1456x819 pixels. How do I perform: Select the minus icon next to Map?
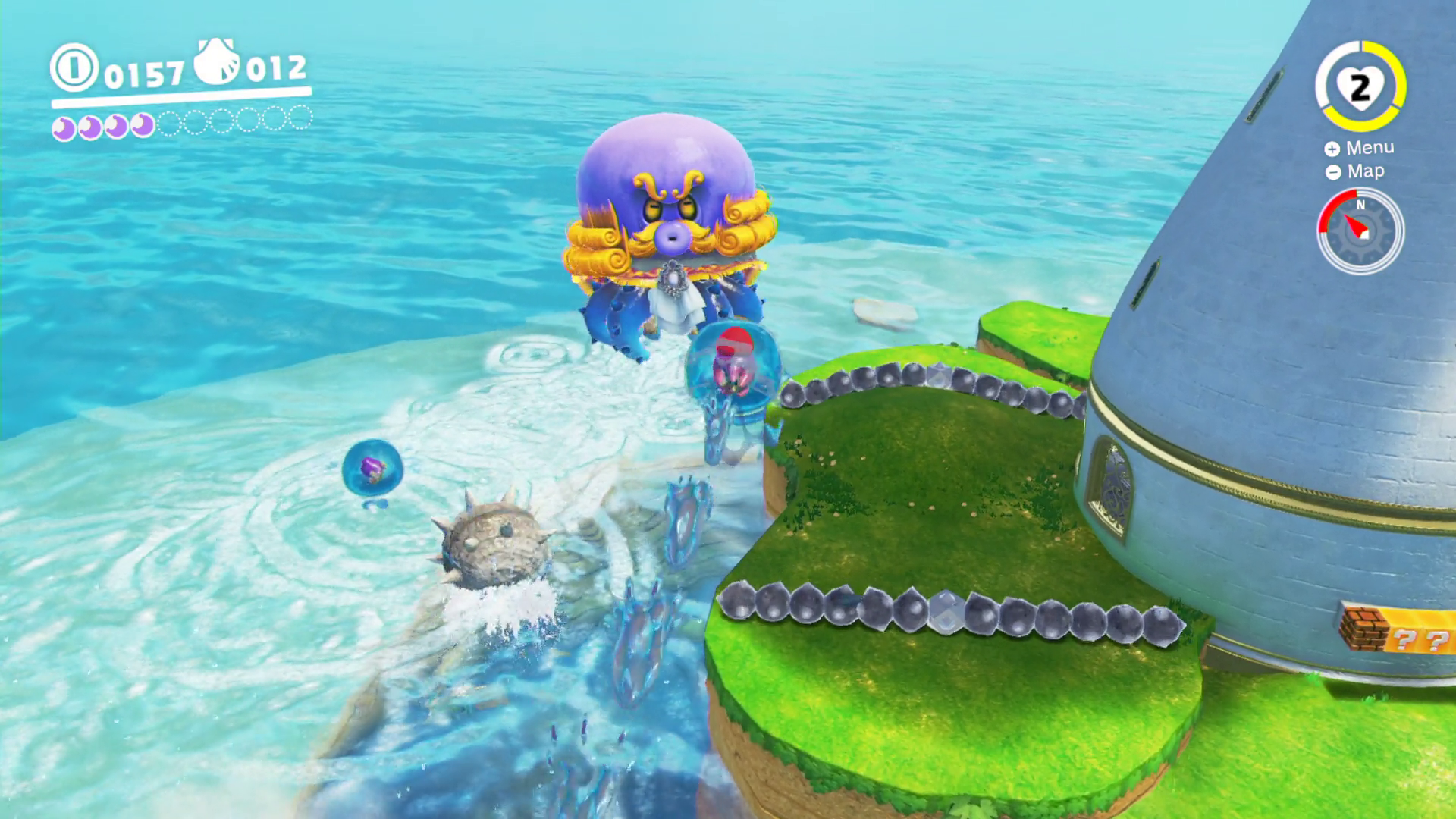coord(1332,172)
